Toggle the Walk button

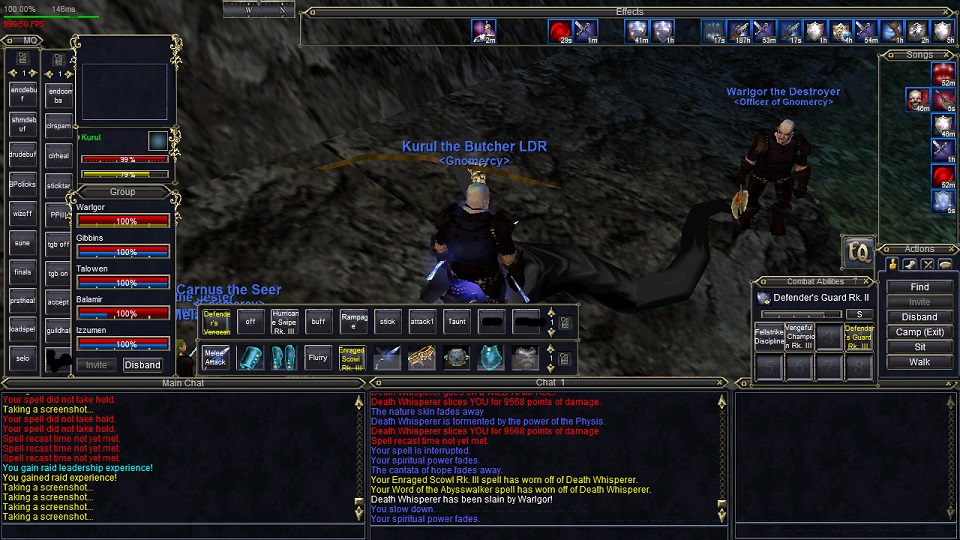pyautogui.click(x=919, y=362)
